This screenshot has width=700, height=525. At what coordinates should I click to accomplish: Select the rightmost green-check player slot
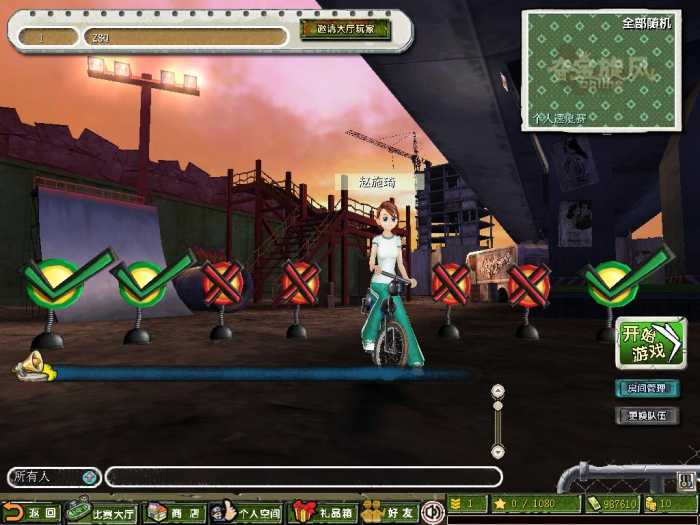[612, 282]
